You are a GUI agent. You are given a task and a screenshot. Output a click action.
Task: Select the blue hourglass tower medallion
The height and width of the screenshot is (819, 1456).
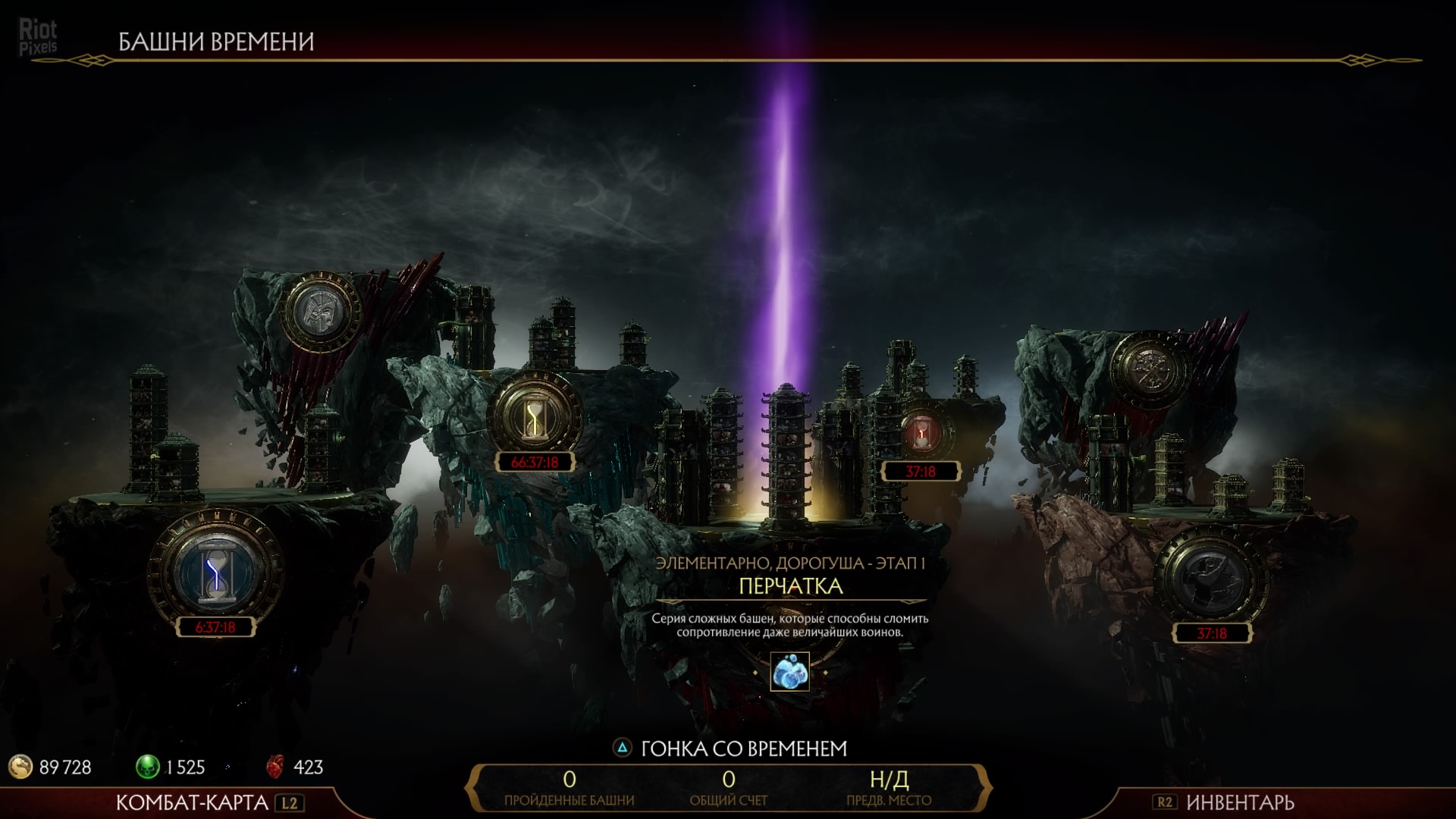[215, 570]
